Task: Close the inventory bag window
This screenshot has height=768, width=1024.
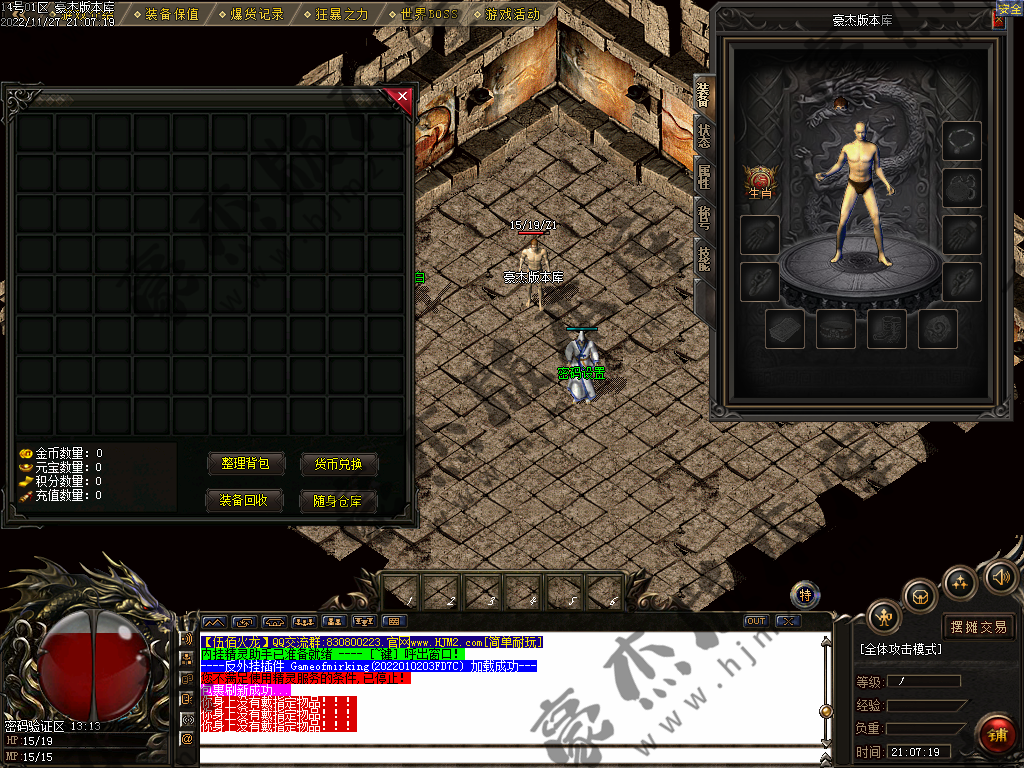Action: click(402, 97)
